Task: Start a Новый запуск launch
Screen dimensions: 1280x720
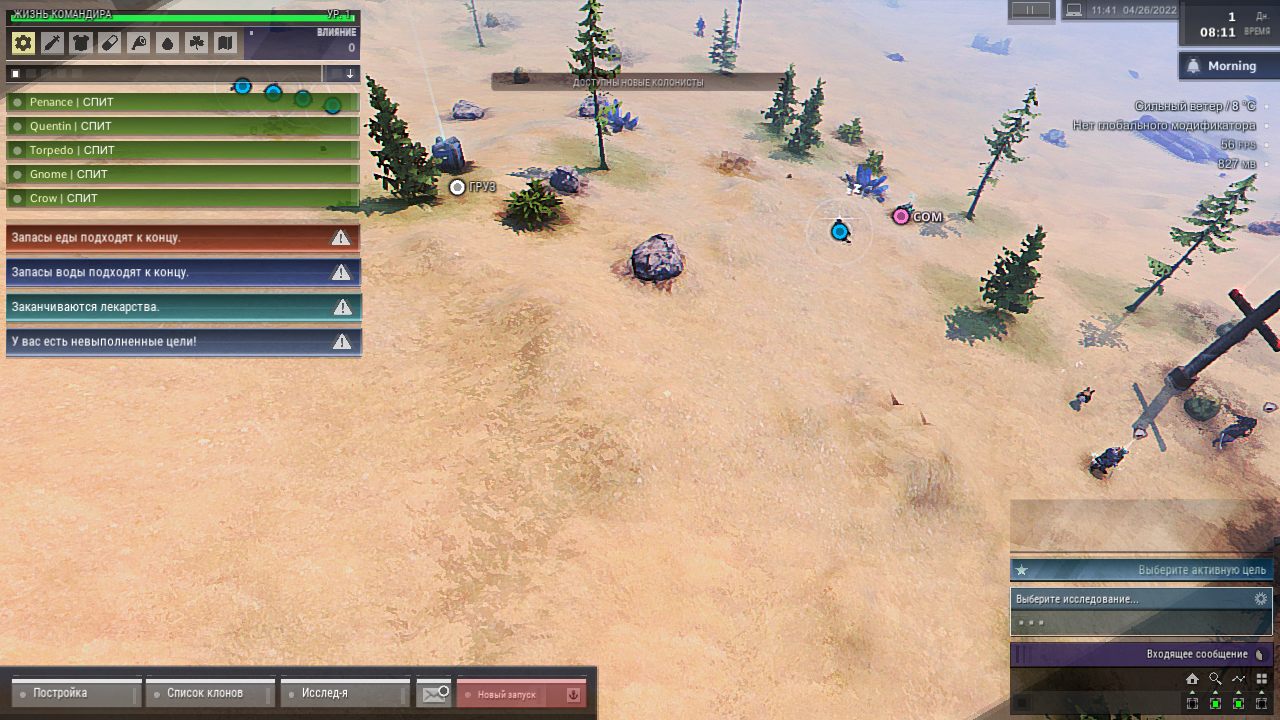Action: click(521, 694)
